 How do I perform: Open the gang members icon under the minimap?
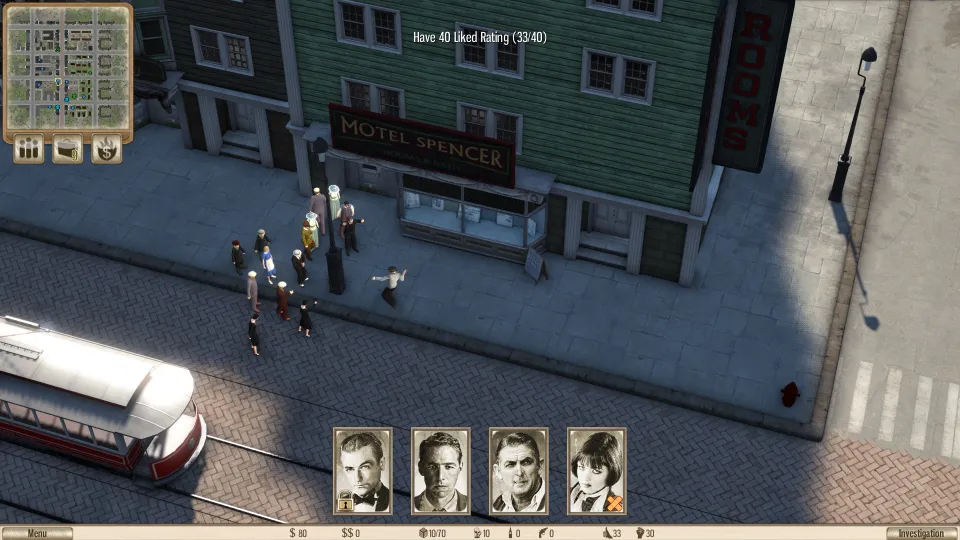[29, 149]
